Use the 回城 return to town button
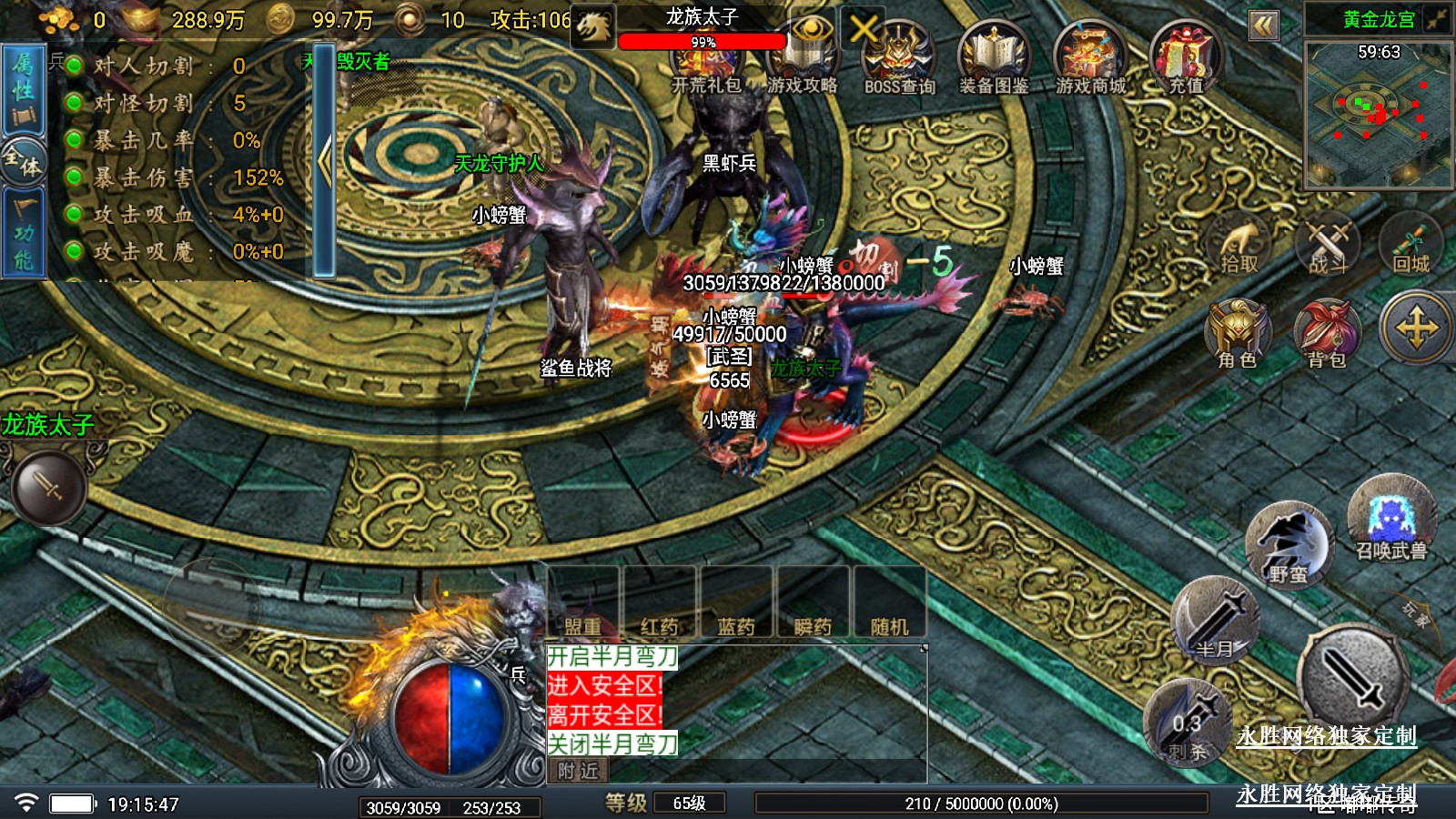The width and height of the screenshot is (1456, 819). point(1410,244)
